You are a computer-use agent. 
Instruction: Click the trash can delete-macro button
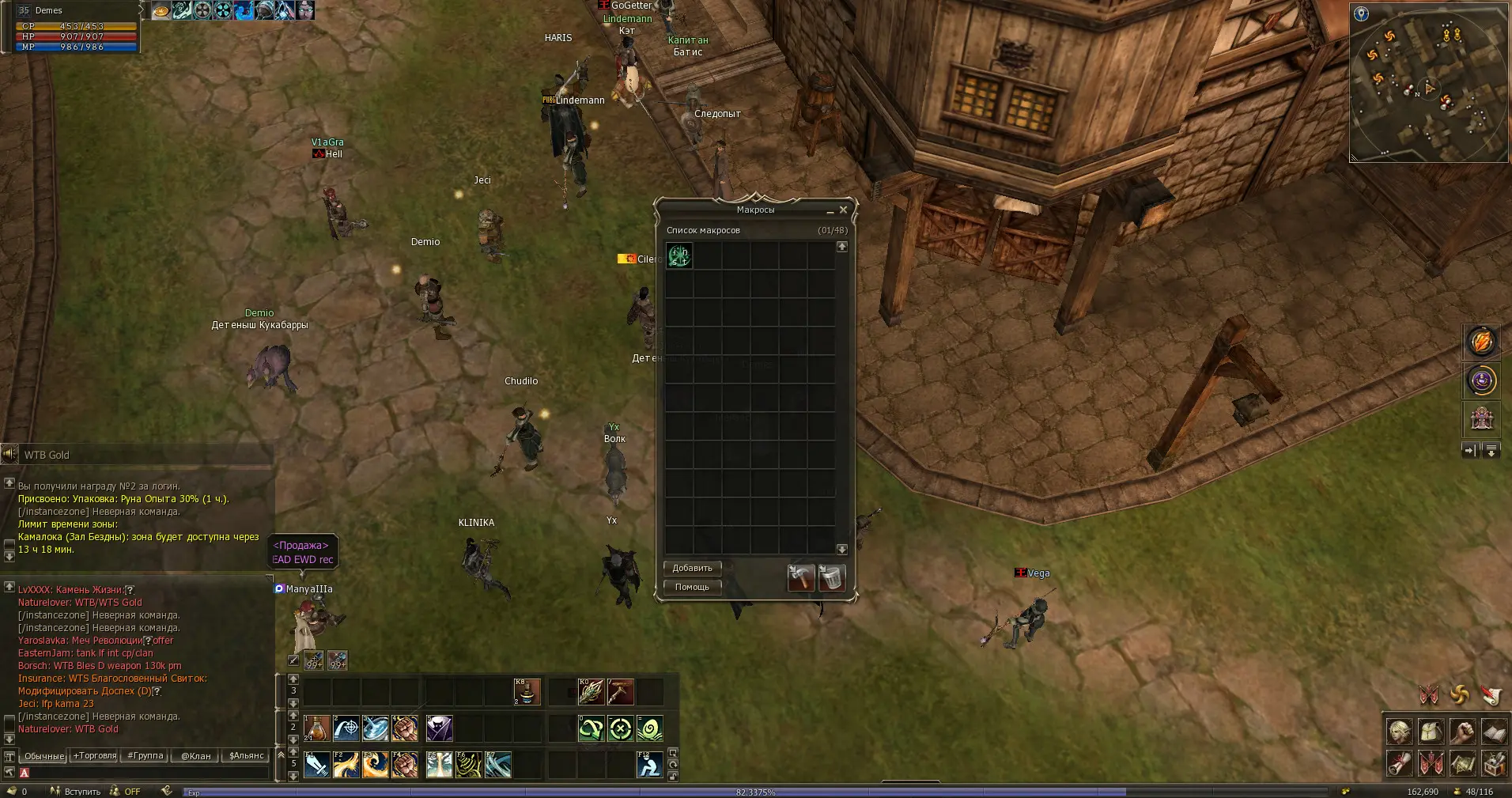pyautogui.click(x=831, y=577)
